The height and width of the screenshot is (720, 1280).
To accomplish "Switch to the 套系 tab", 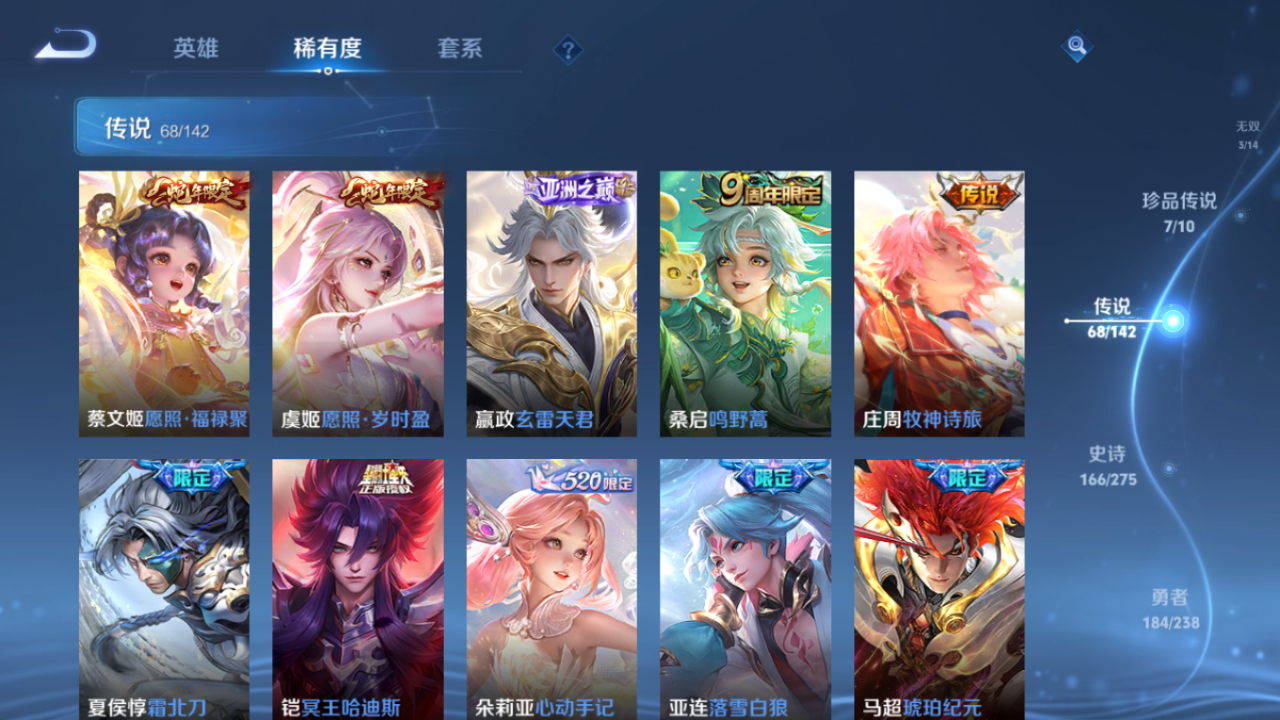I will (x=460, y=48).
